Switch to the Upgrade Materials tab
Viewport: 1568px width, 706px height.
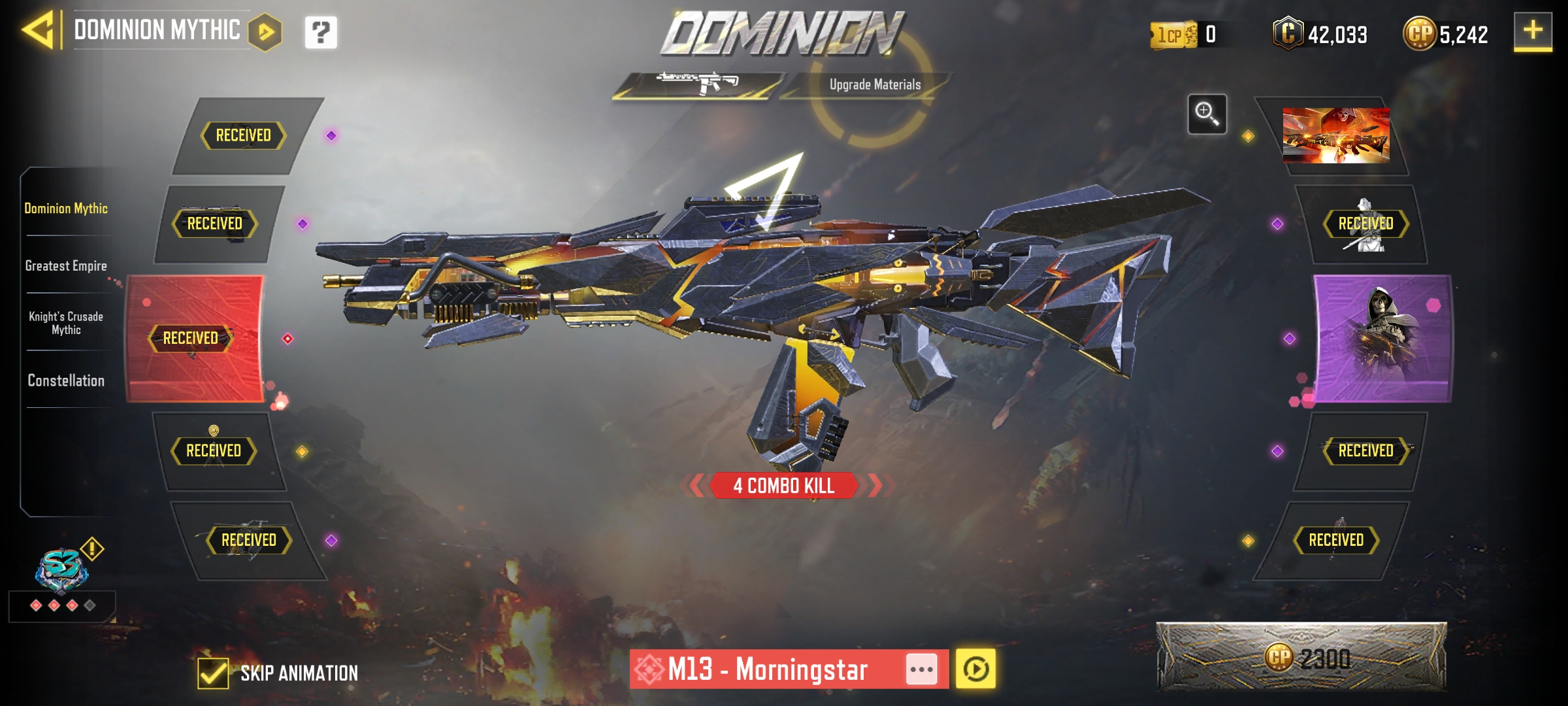tap(875, 84)
